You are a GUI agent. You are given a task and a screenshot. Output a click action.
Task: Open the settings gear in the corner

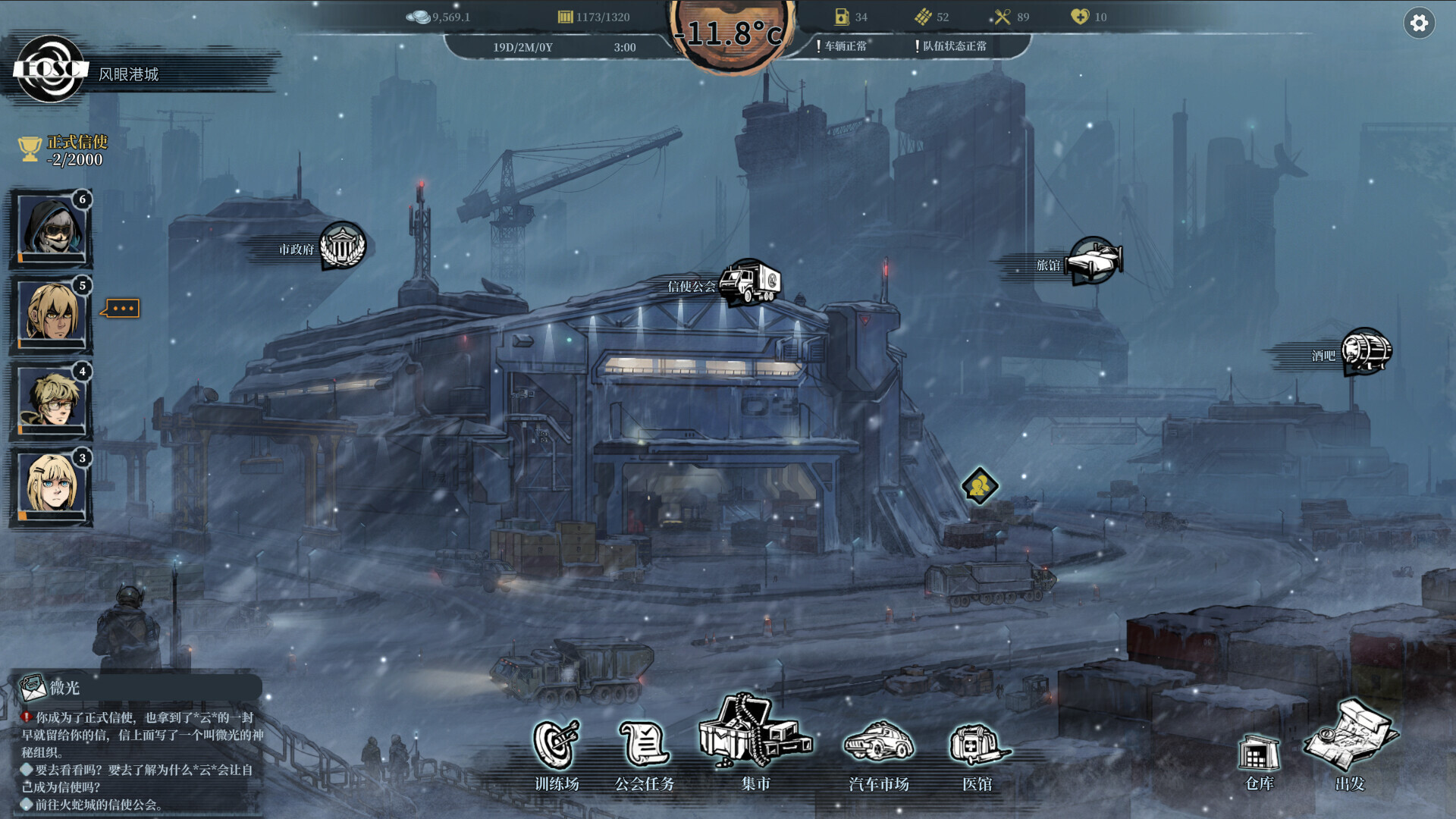click(1418, 24)
